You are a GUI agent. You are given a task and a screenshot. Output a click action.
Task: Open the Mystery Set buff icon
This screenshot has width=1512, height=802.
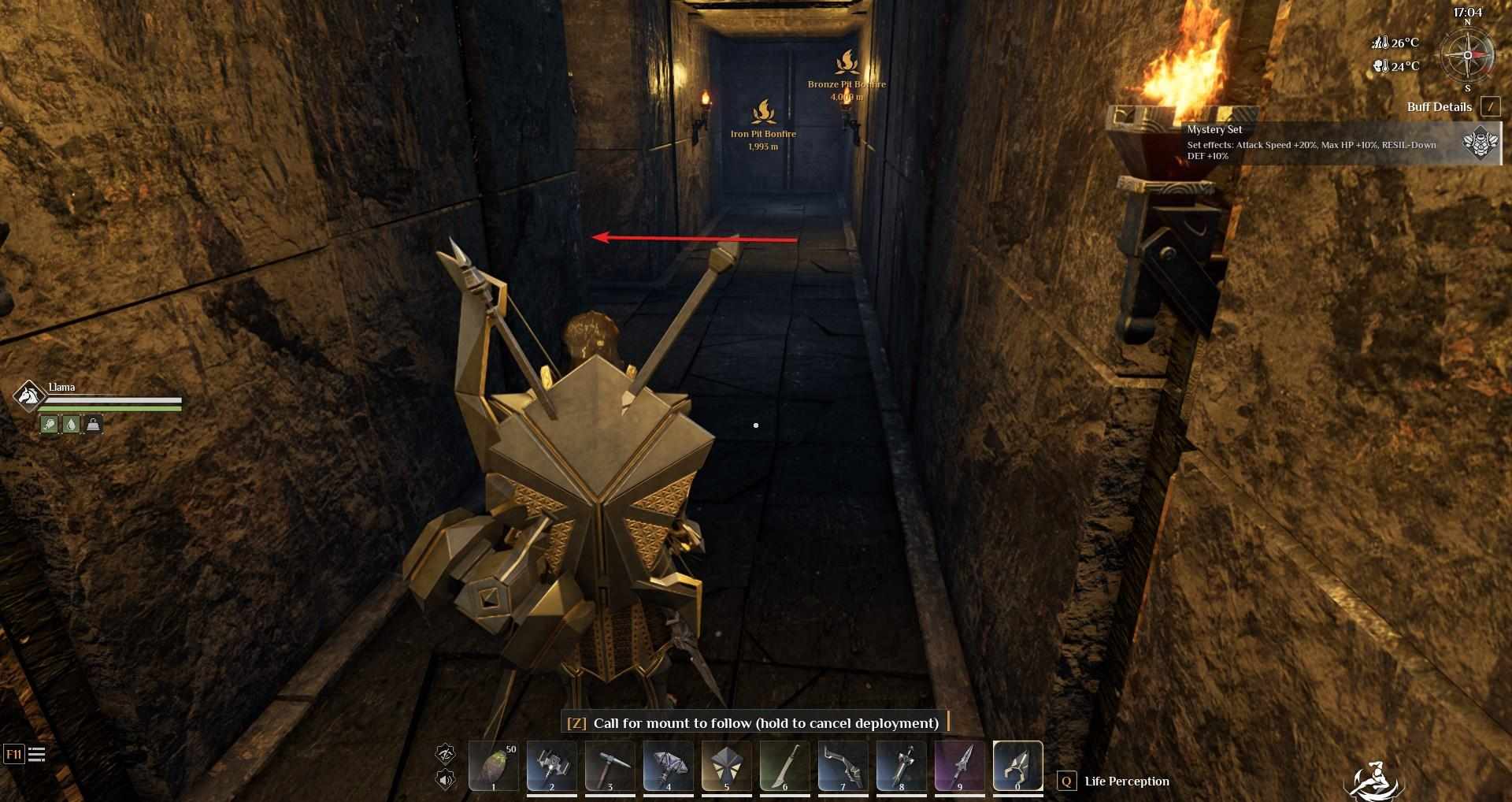pos(1480,143)
